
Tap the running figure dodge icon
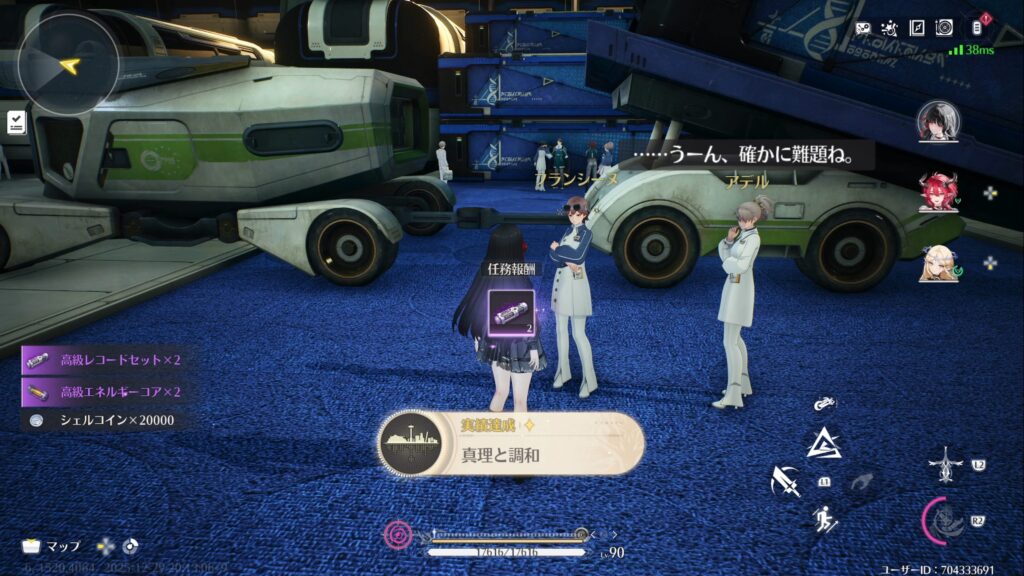point(825,519)
